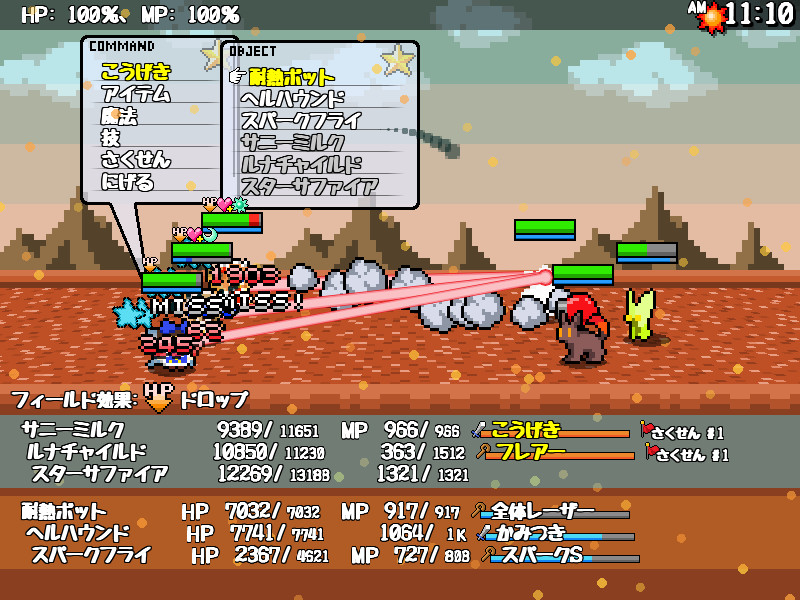The image size is (800, 600).
Task: Select こうげき in the command menu
Action: tap(135, 72)
